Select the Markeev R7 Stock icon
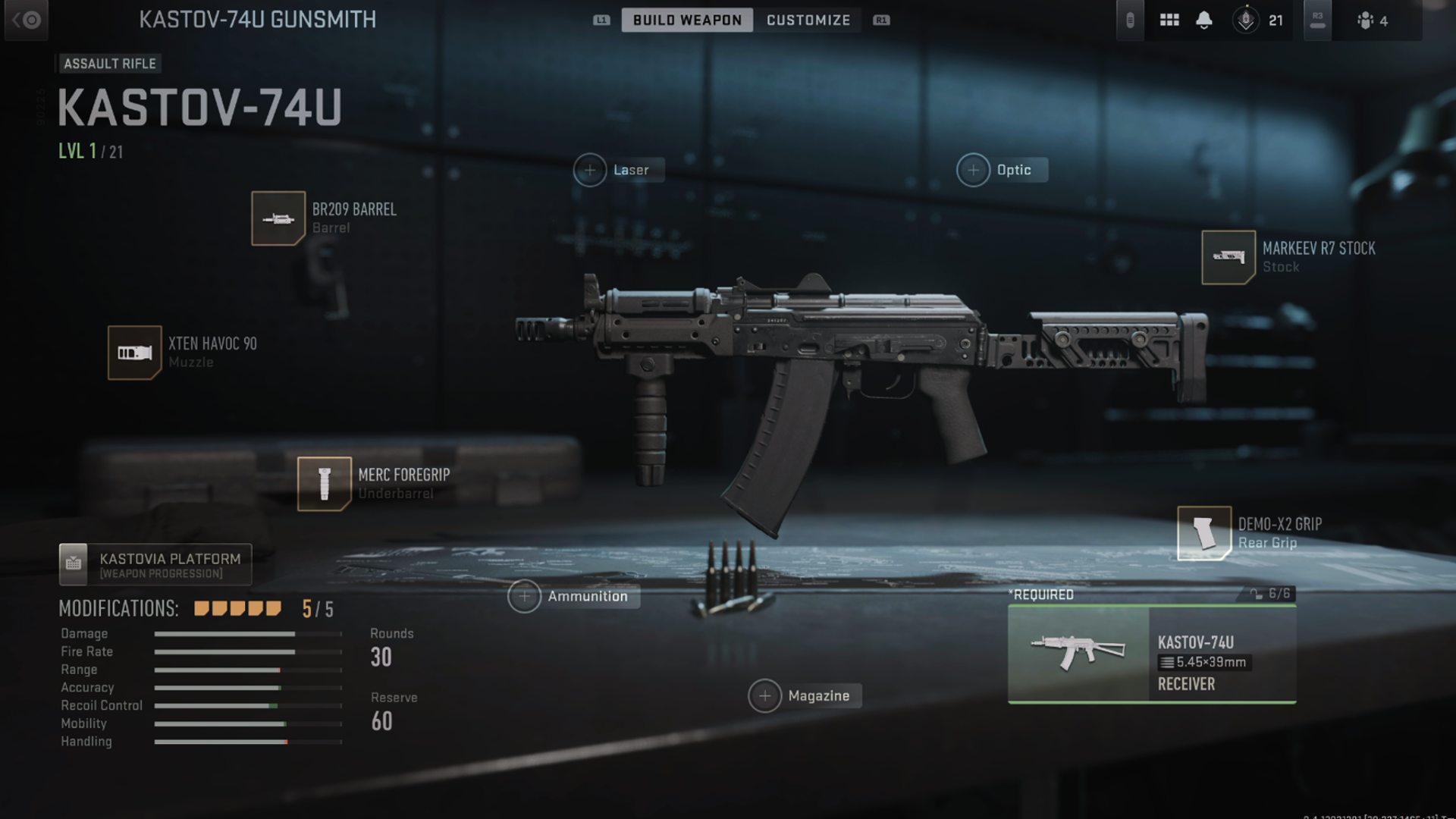This screenshot has width=1456, height=819. tap(1228, 258)
